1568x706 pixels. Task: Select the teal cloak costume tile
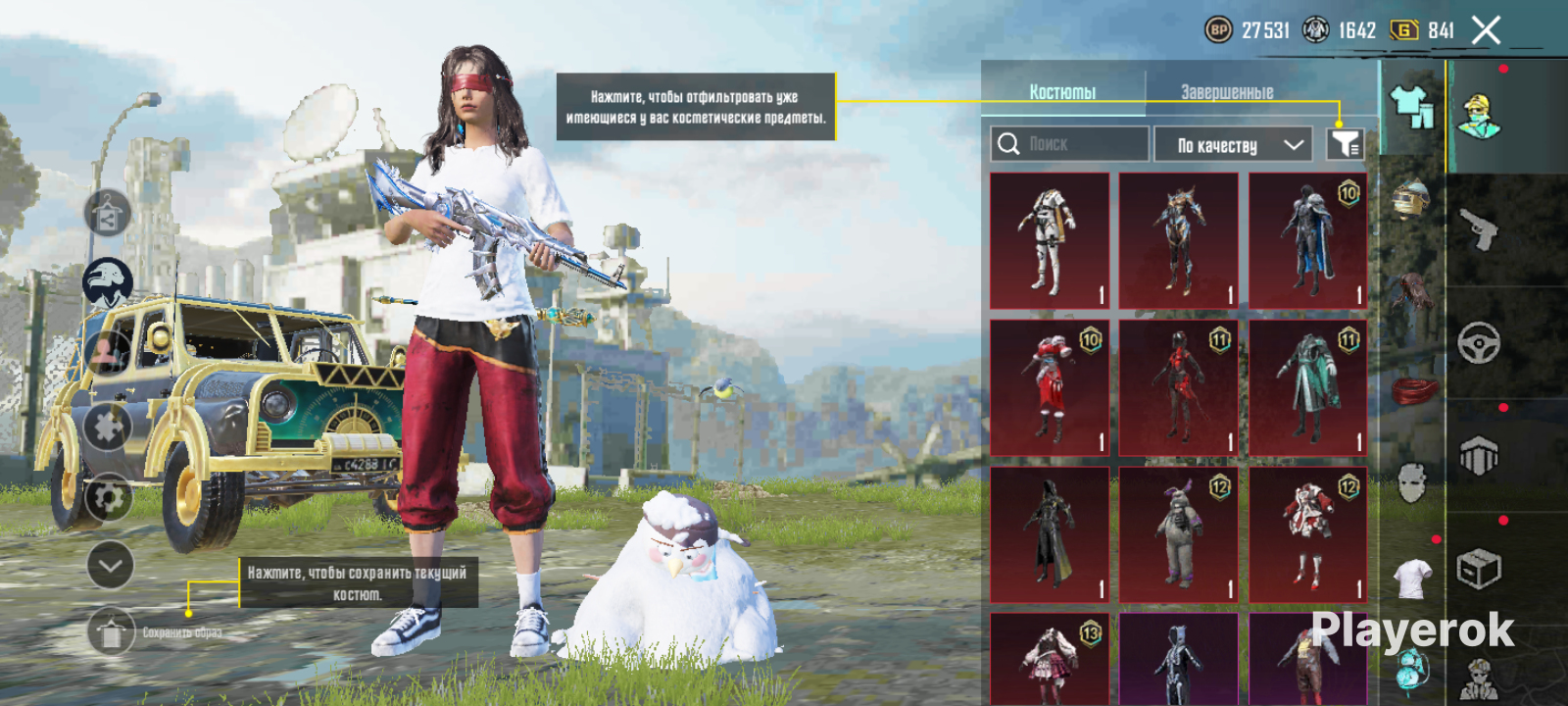click(x=1307, y=388)
